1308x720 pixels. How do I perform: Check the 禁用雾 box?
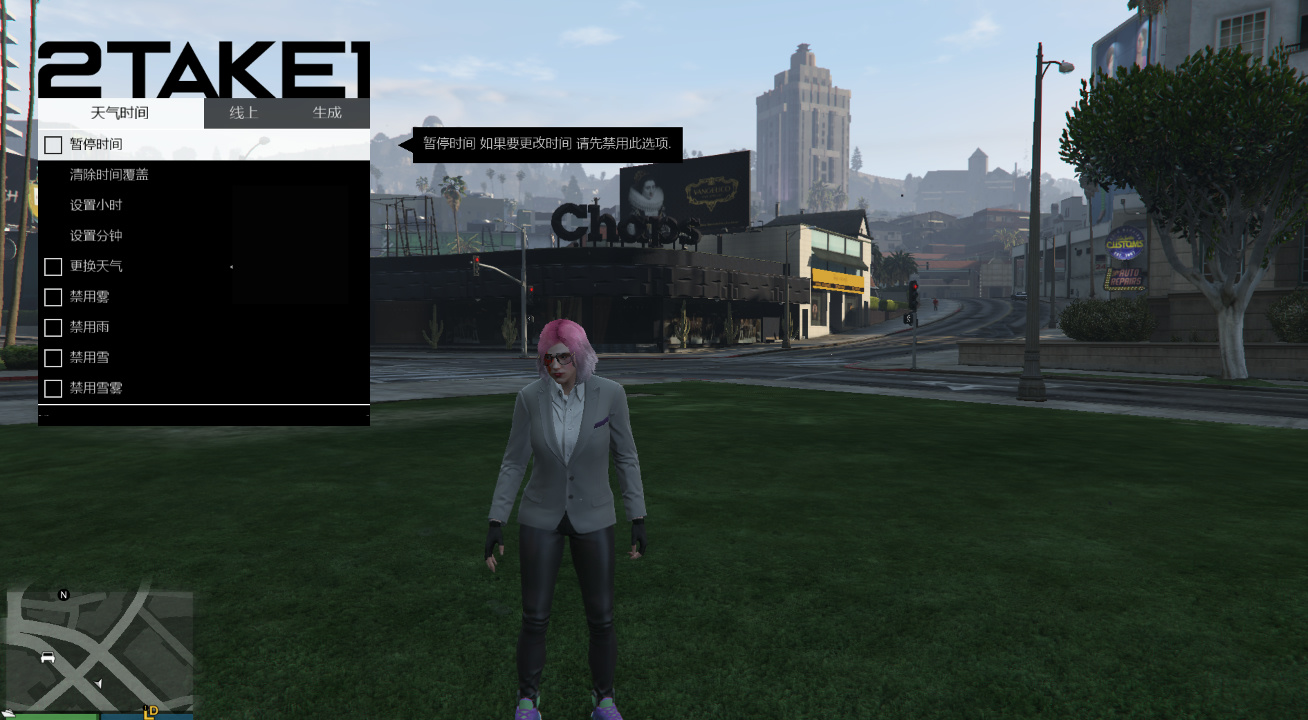point(52,296)
